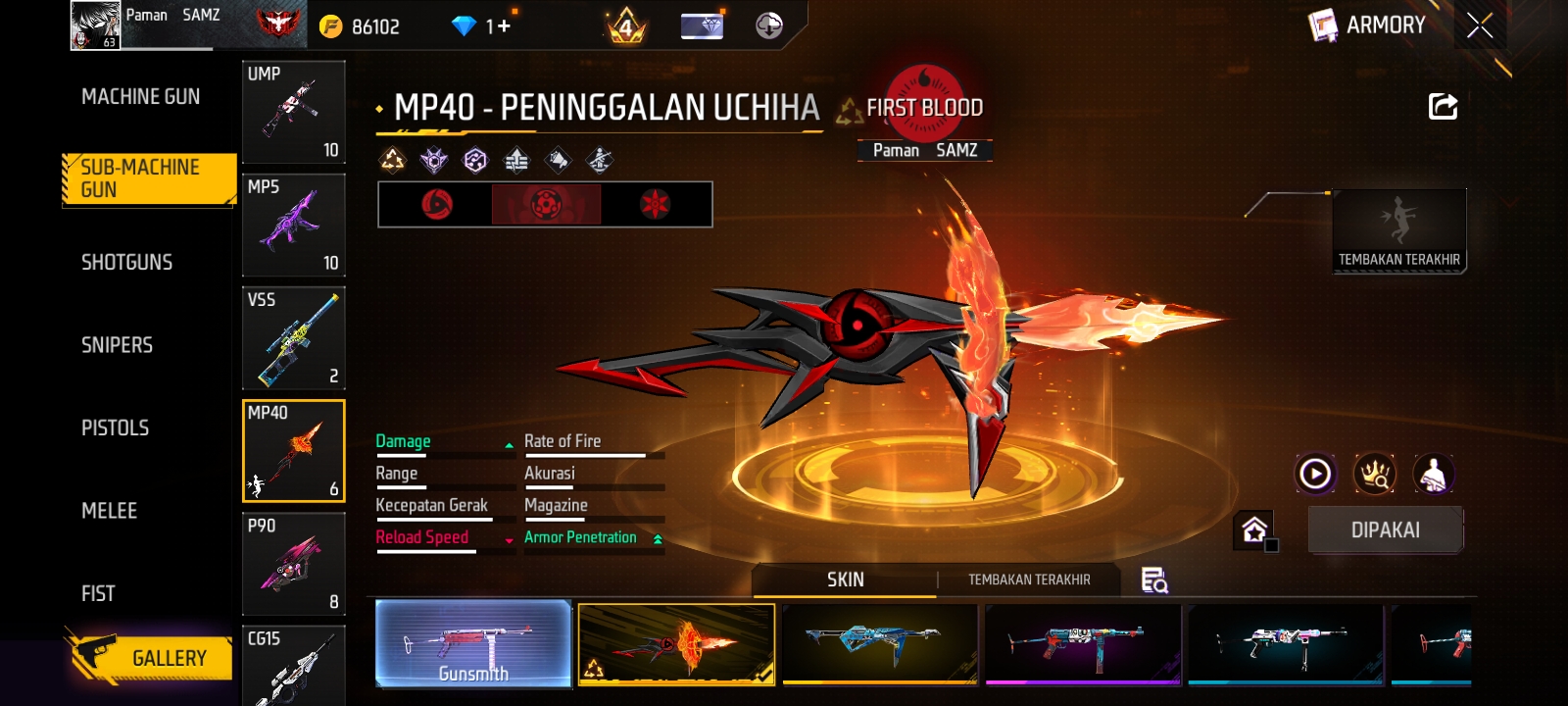Choose the MP5 weapon tile
This screenshot has height=706, width=1568.
pyautogui.click(x=293, y=225)
